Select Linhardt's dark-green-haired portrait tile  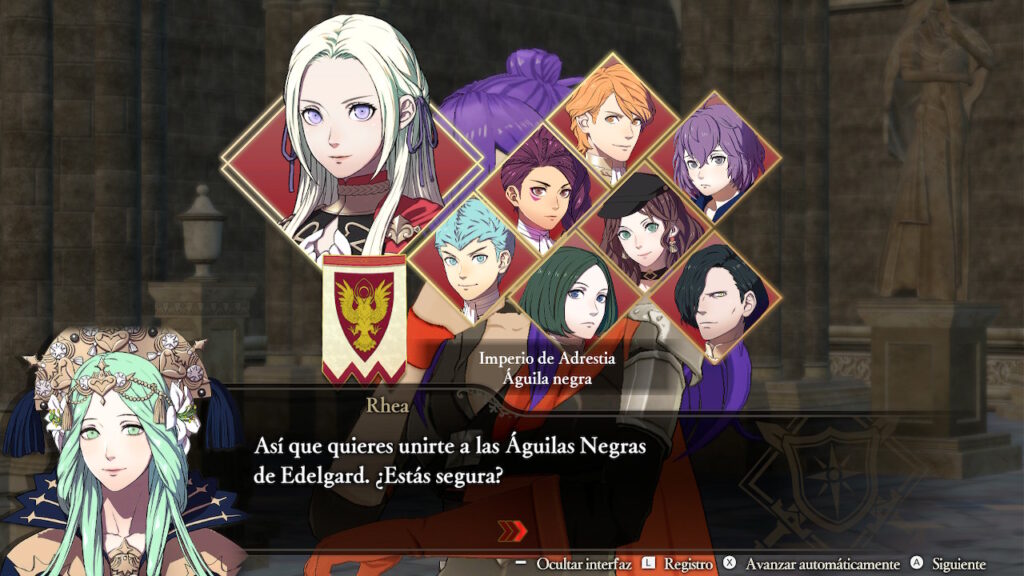coord(577,290)
